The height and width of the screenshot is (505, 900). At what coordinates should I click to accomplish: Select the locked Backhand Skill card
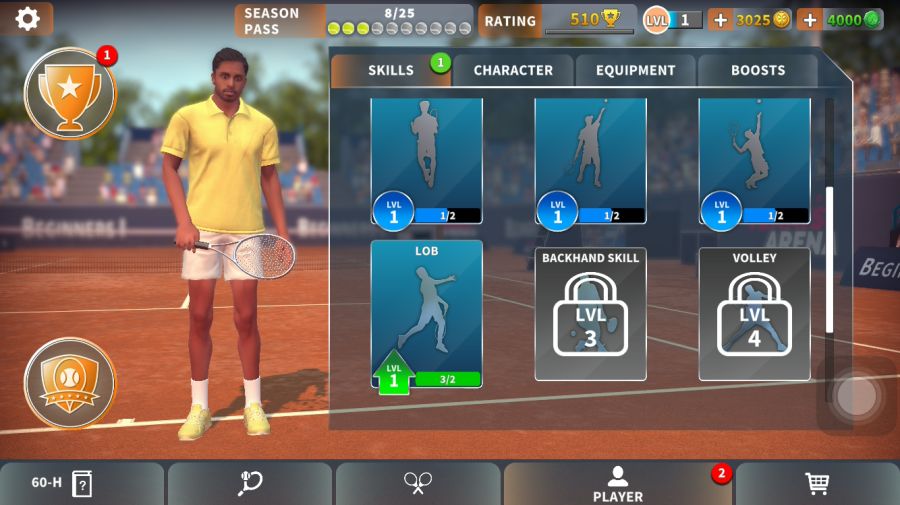590,315
